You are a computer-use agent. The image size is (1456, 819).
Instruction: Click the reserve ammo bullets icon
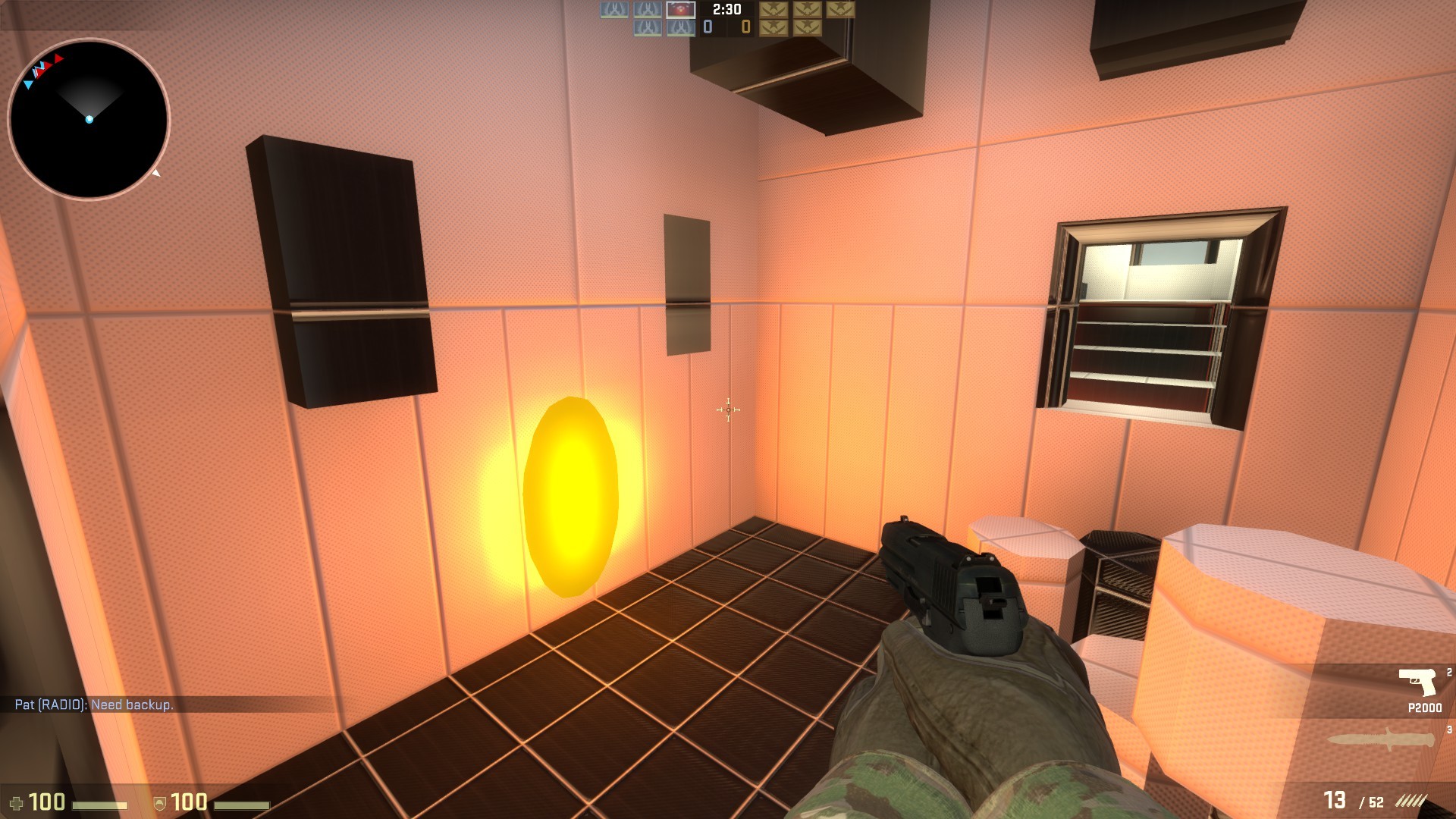[x=1410, y=799]
